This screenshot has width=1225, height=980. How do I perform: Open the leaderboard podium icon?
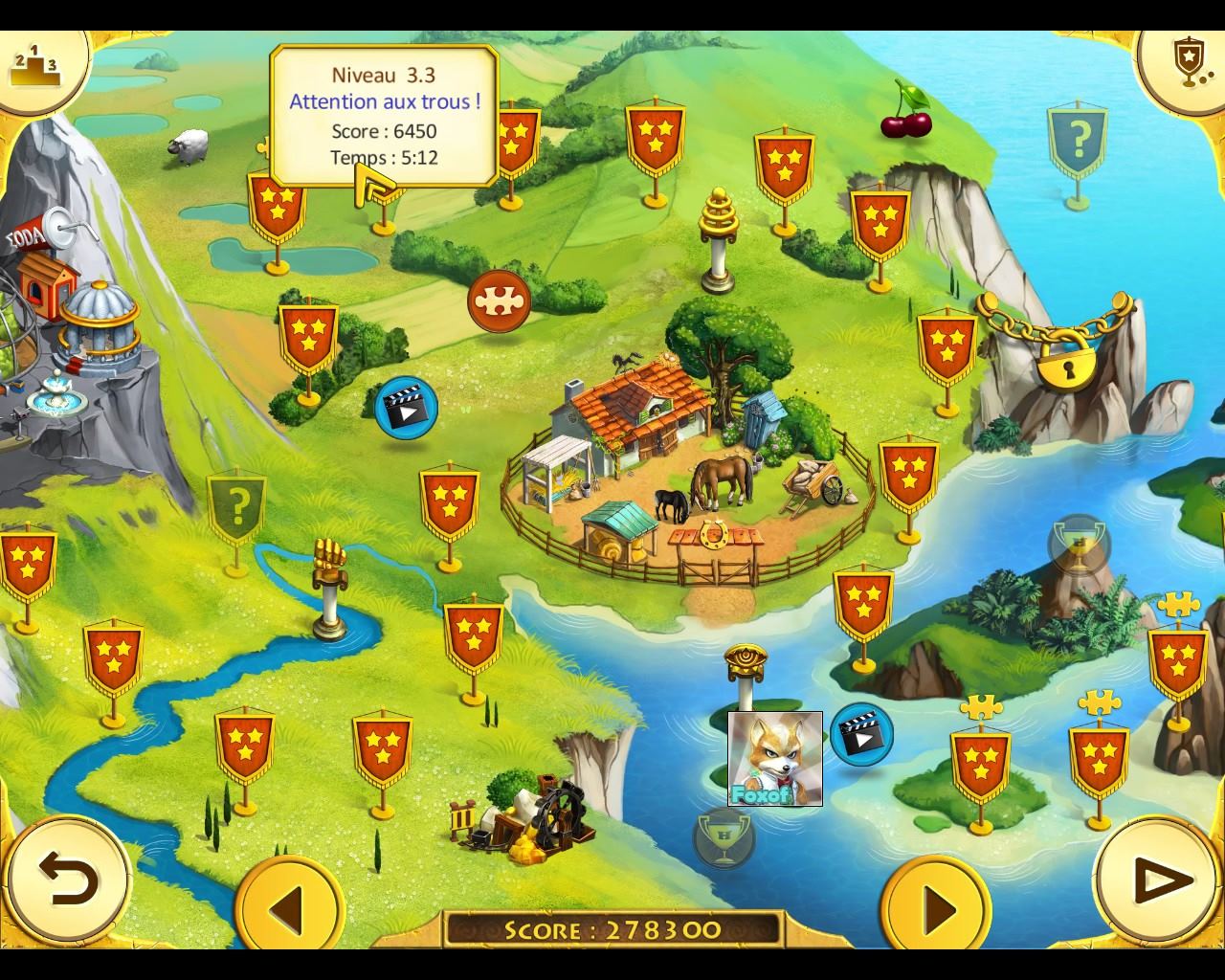pos(34,65)
